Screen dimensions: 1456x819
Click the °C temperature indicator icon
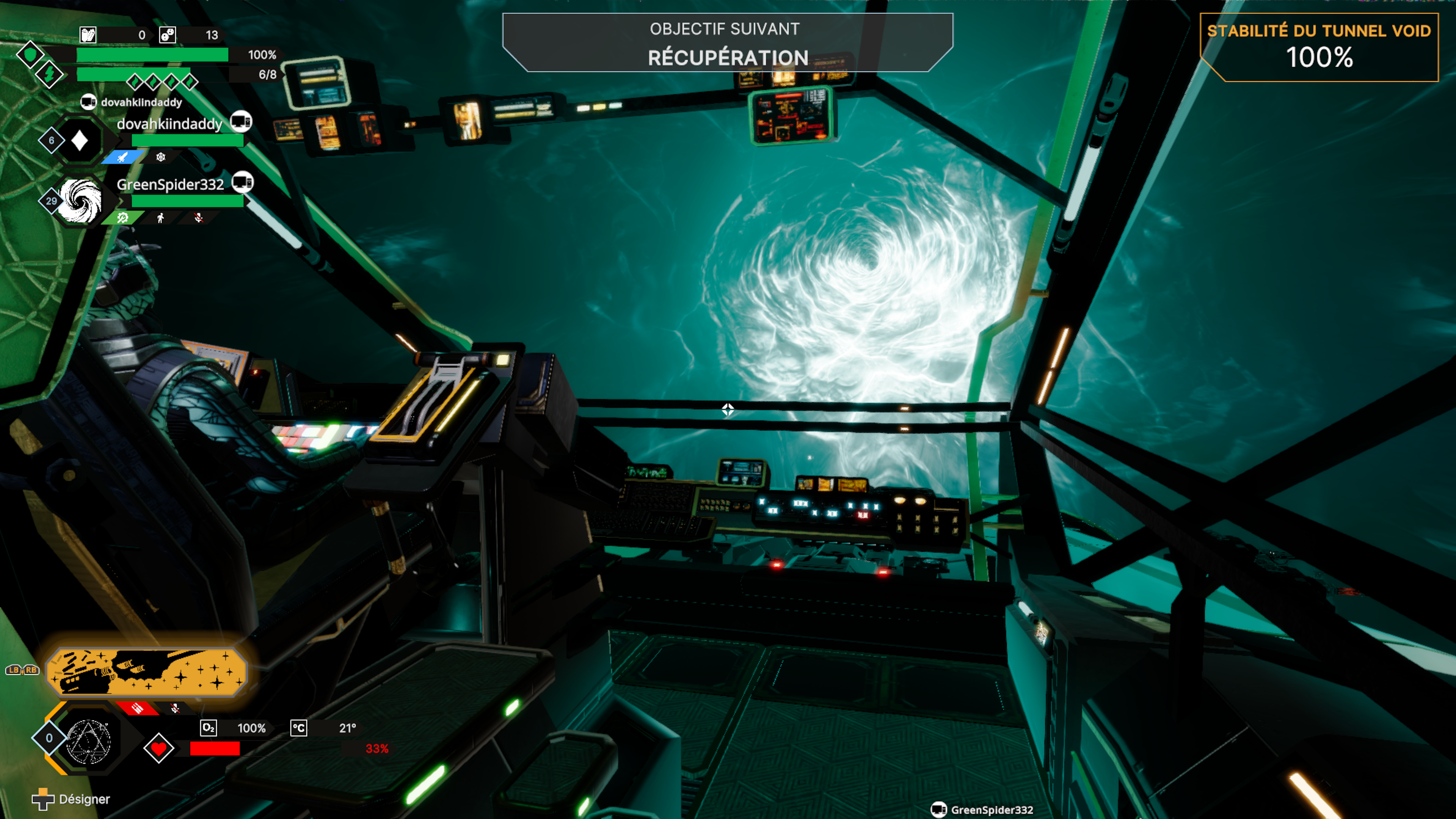click(x=298, y=728)
